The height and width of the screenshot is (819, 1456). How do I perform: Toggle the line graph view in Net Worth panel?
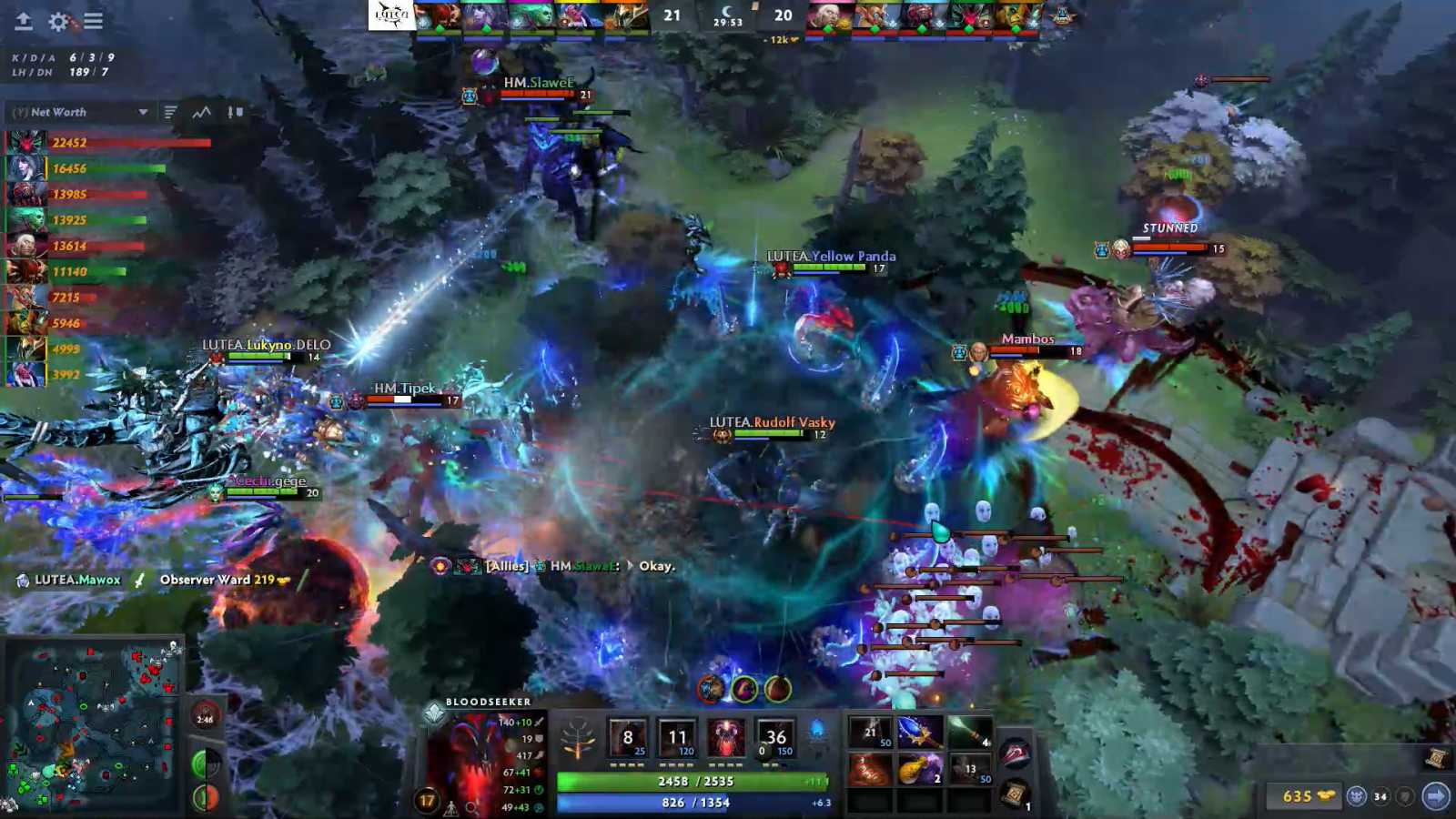click(x=200, y=112)
